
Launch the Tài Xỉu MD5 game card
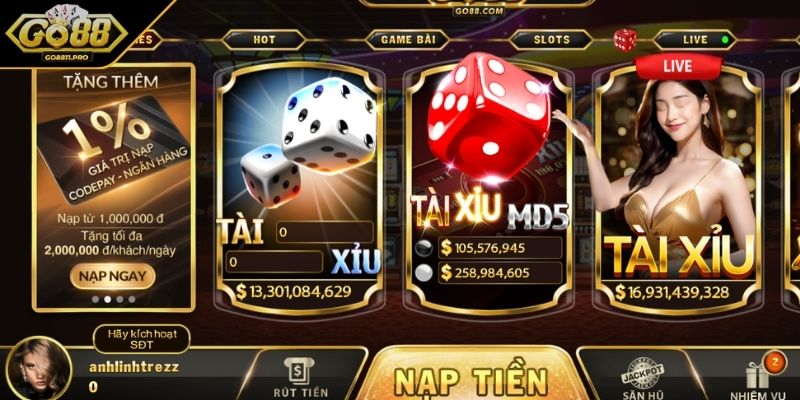coord(487,180)
